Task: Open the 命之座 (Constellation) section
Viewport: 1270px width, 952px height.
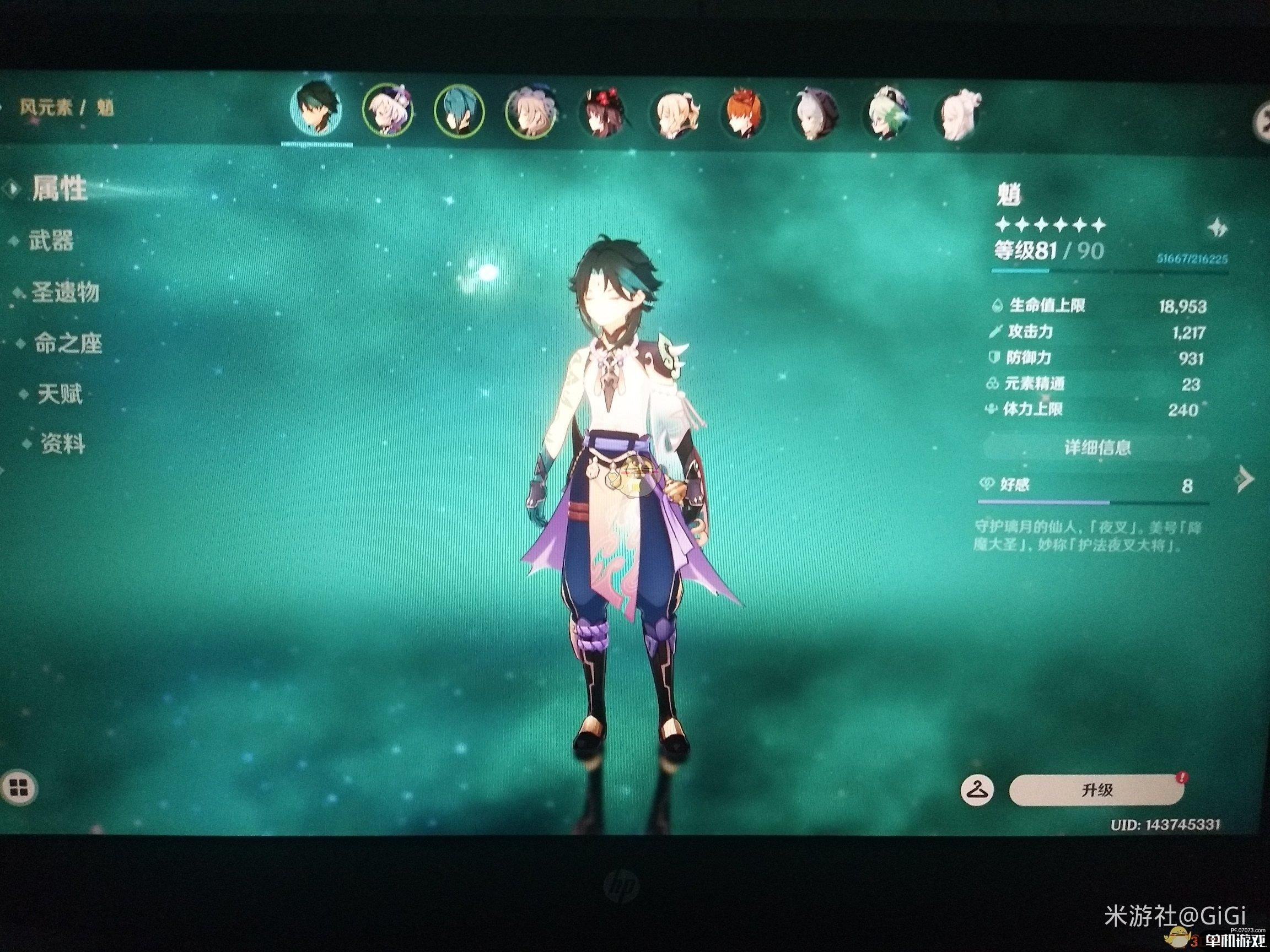Action: 67,344
